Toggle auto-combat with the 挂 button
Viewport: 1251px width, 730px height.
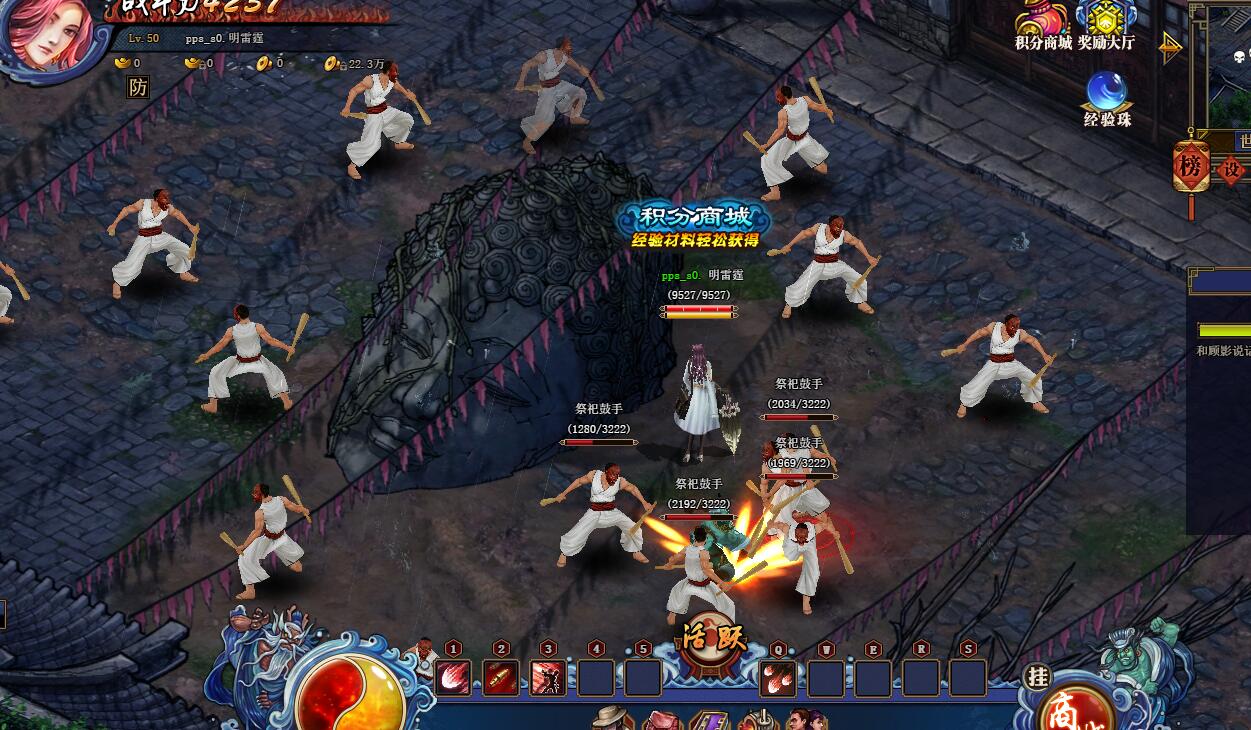click(x=1037, y=677)
